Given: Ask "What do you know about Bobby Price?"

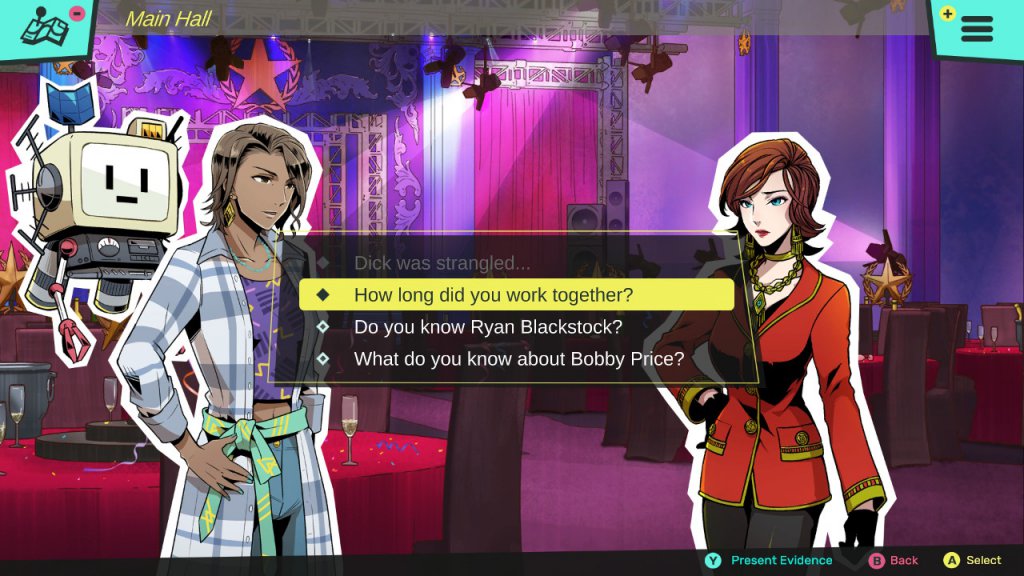Looking at the screenshot, I should [518, 359].
